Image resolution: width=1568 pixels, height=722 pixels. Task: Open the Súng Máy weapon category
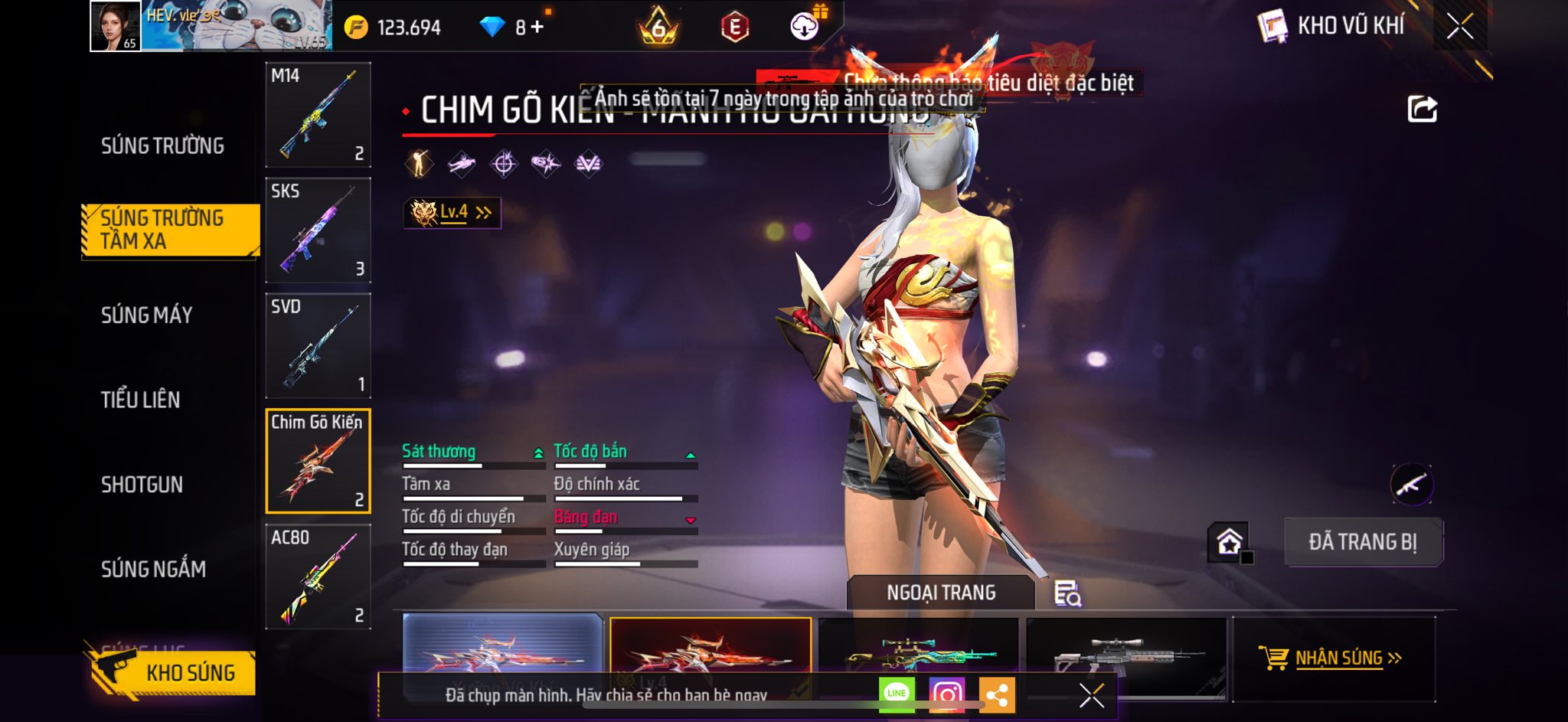tap(146, 315)
